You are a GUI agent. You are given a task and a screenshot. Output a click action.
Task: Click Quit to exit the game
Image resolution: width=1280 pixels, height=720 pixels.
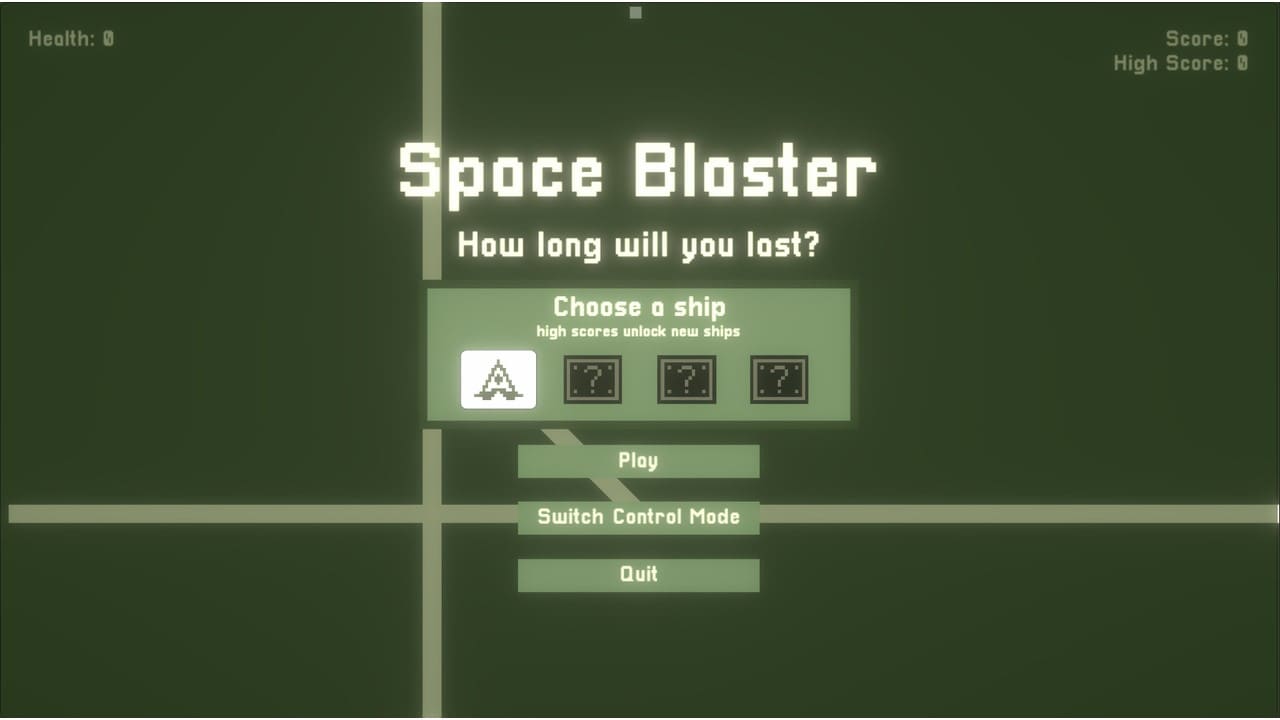point(638,574)
